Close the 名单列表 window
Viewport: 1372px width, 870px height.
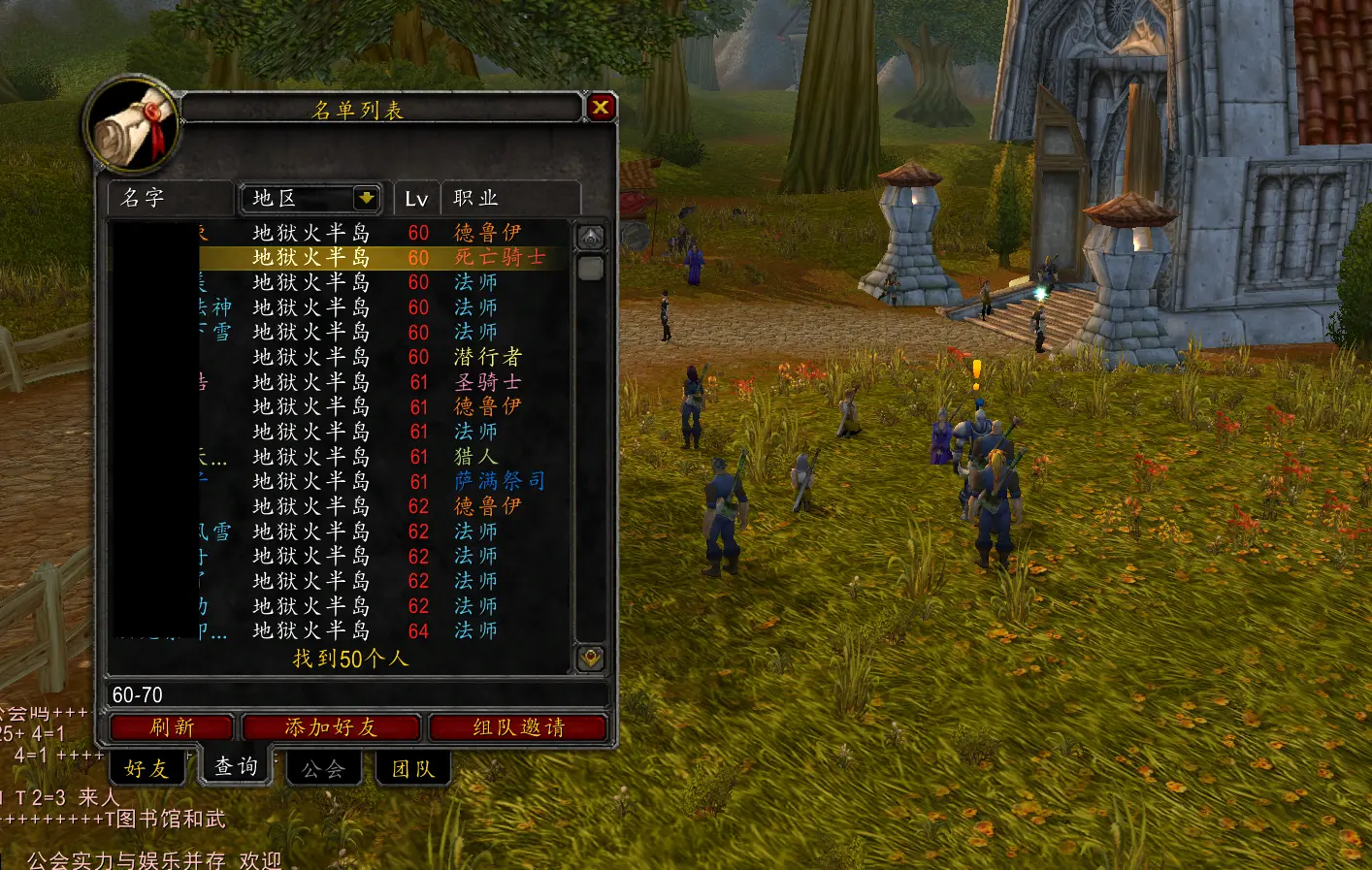(x=601, y=108)
